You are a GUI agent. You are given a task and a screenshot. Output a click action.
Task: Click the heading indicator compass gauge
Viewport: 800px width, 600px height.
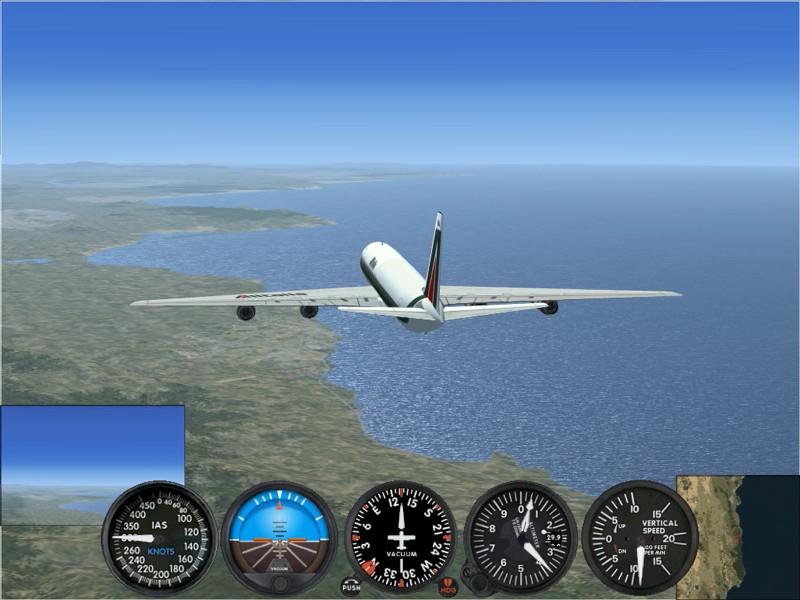point(400,537)
